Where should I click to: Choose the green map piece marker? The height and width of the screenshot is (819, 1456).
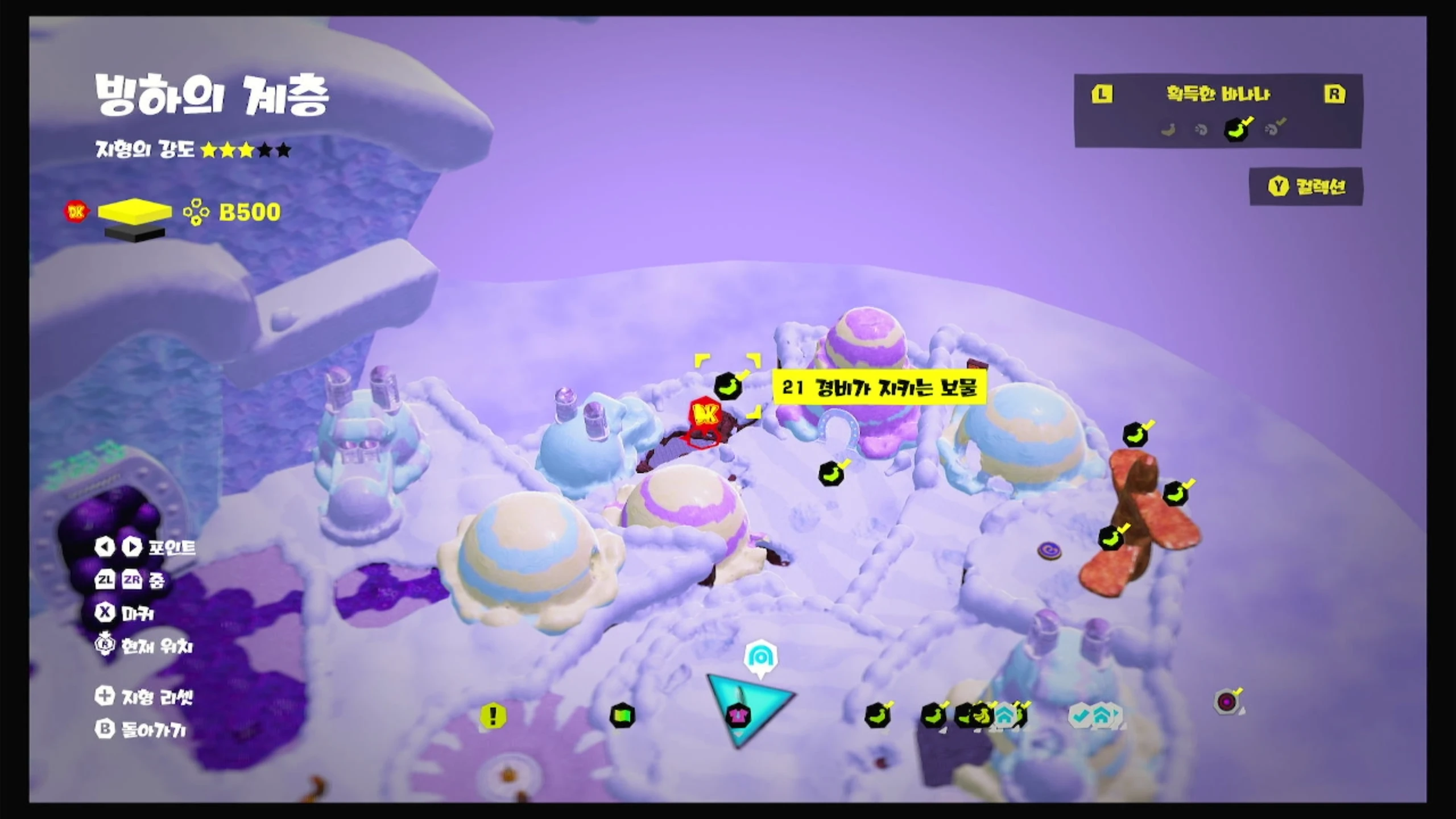click(x=622, y=715)
